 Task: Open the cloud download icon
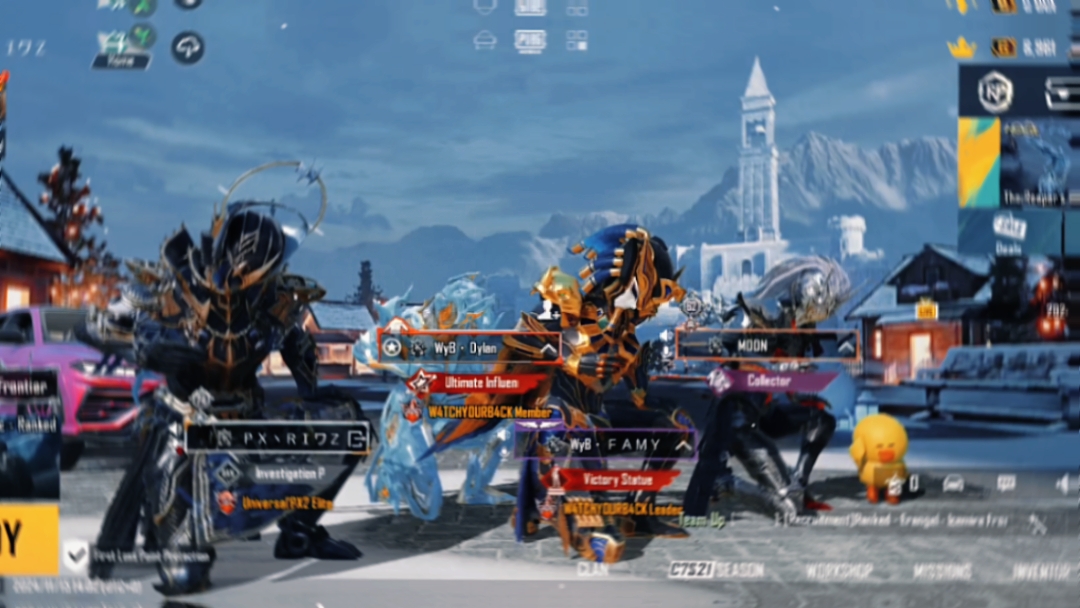187,47
